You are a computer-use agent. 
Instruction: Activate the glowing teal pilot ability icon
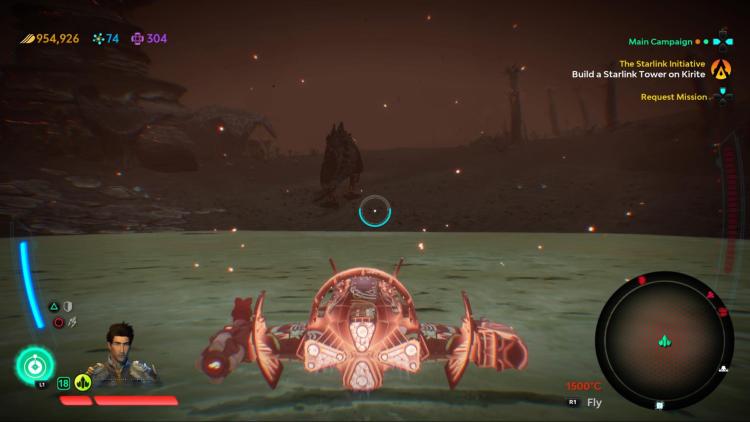35,363
